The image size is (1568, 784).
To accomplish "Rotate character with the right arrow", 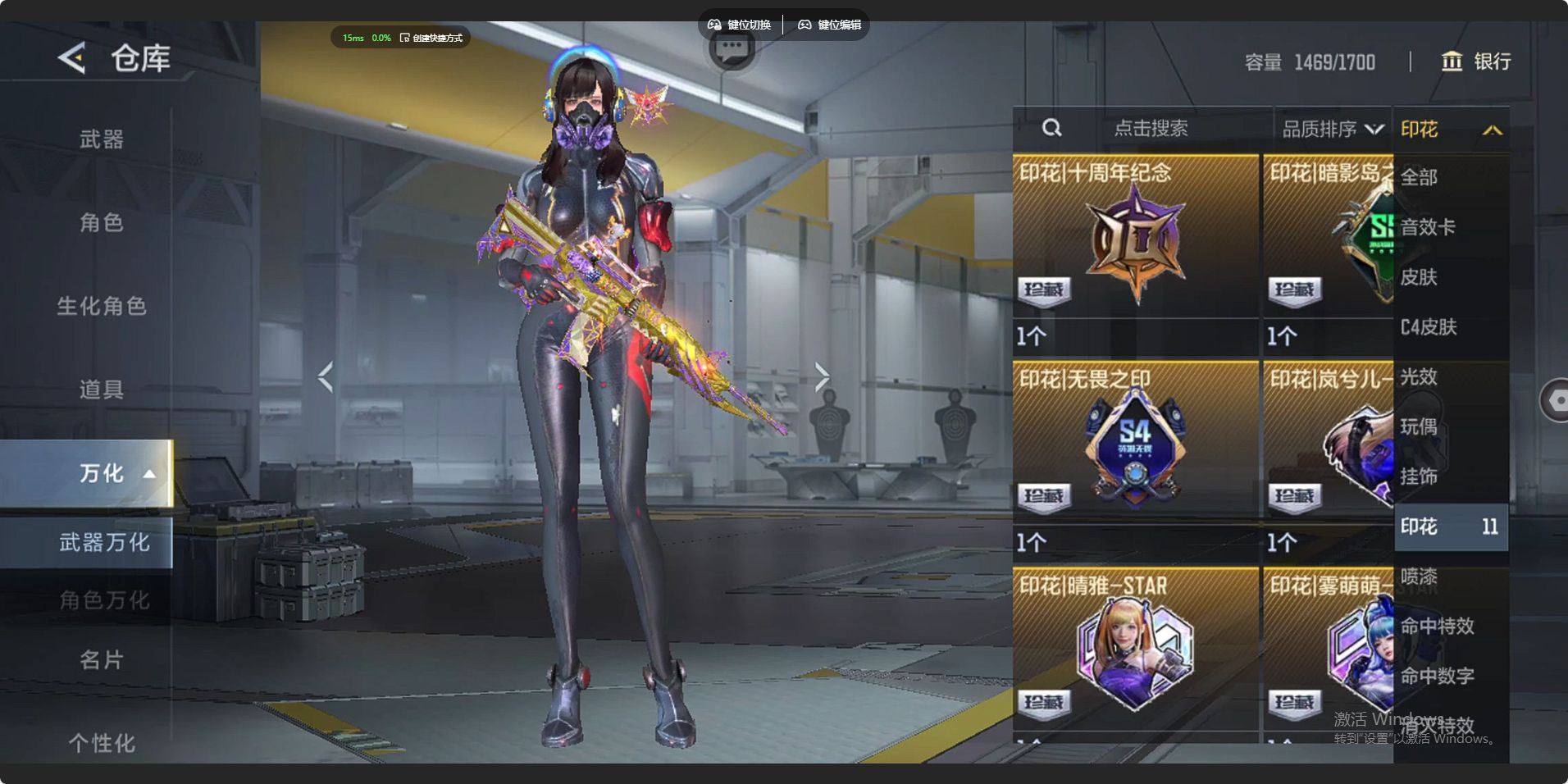I will [822, 376].
